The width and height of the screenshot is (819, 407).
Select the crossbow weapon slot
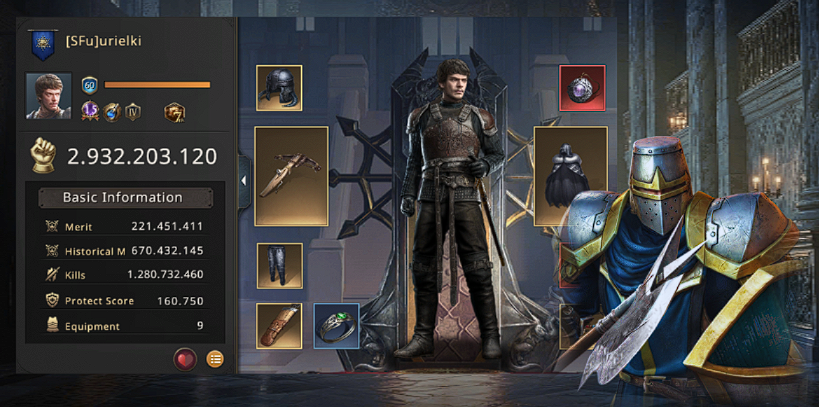click(291, 175)
